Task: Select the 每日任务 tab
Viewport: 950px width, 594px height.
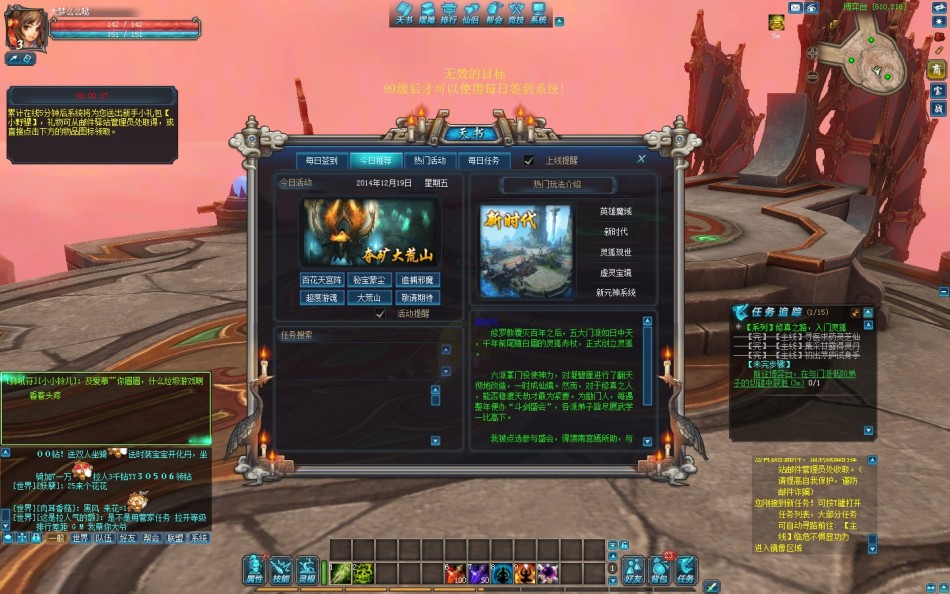Action: point(484,160)
